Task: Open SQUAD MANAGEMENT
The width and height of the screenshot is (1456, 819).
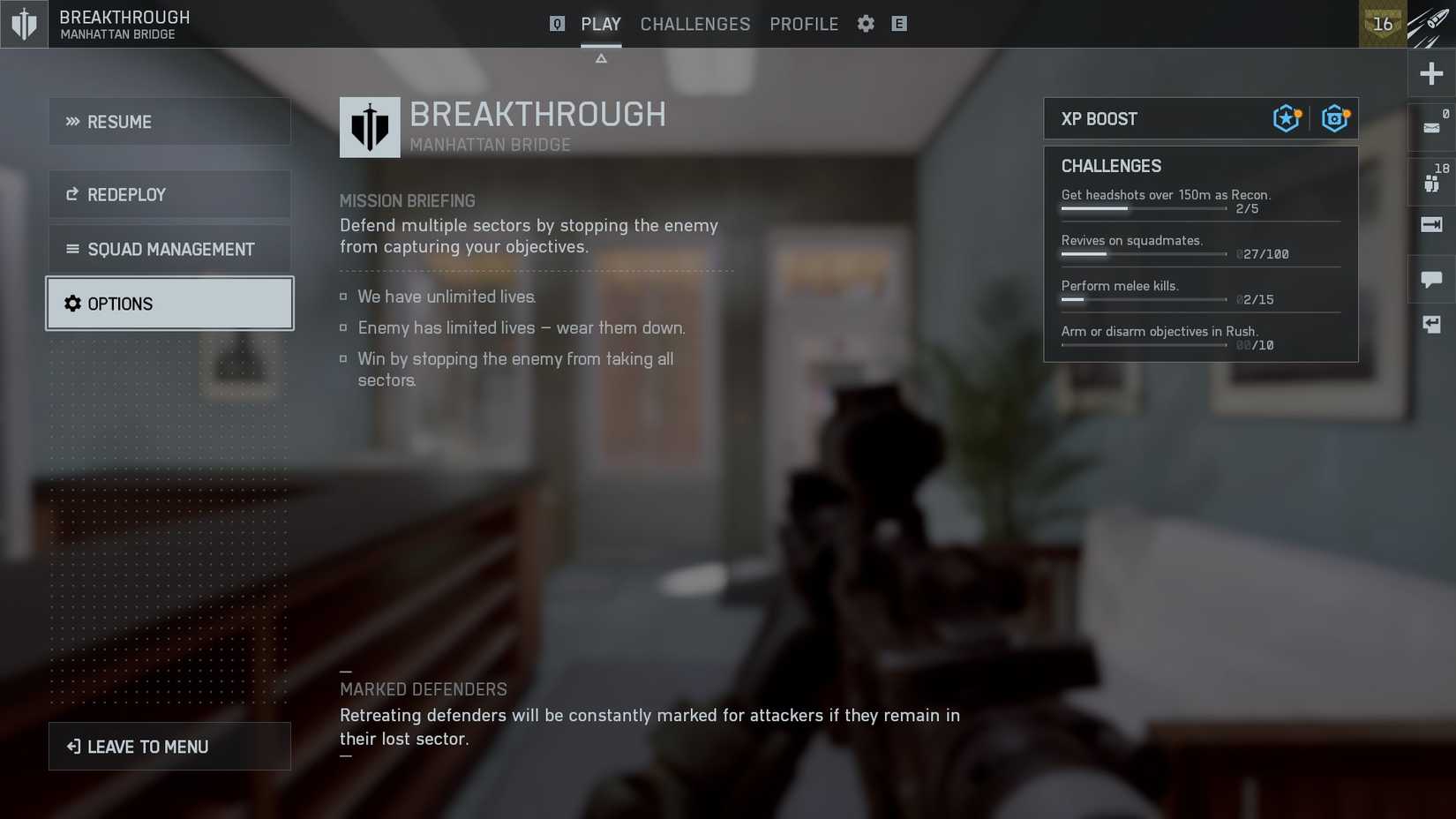Action: (169, 249)
